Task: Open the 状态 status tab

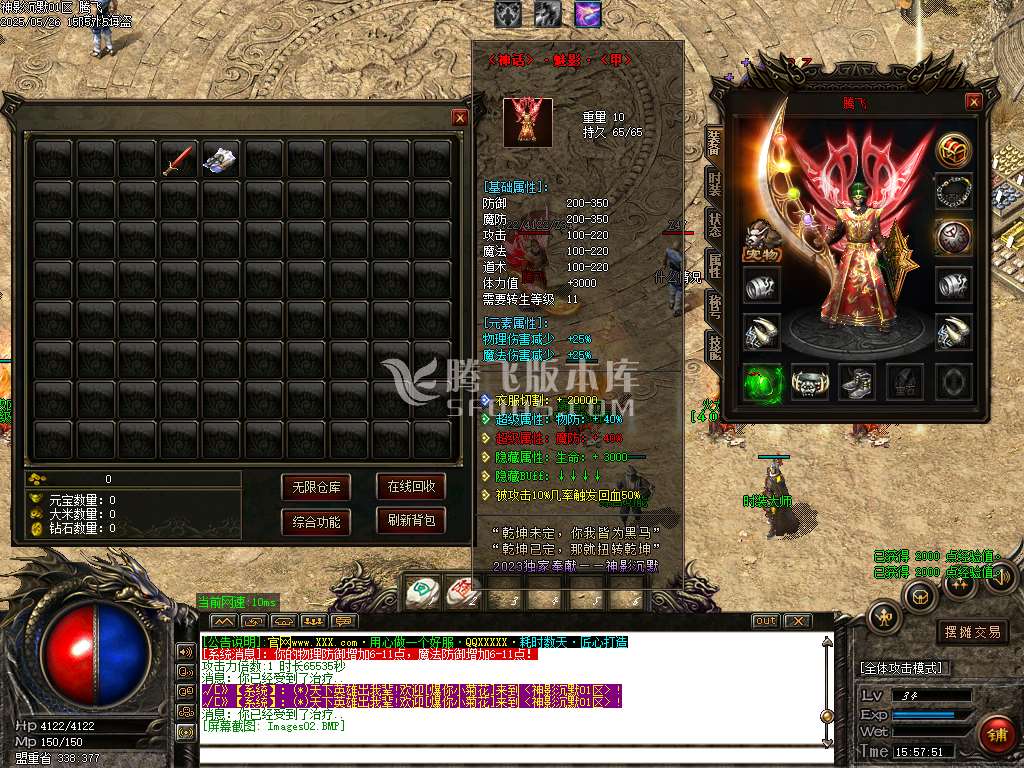Action: tap(714, 223)
